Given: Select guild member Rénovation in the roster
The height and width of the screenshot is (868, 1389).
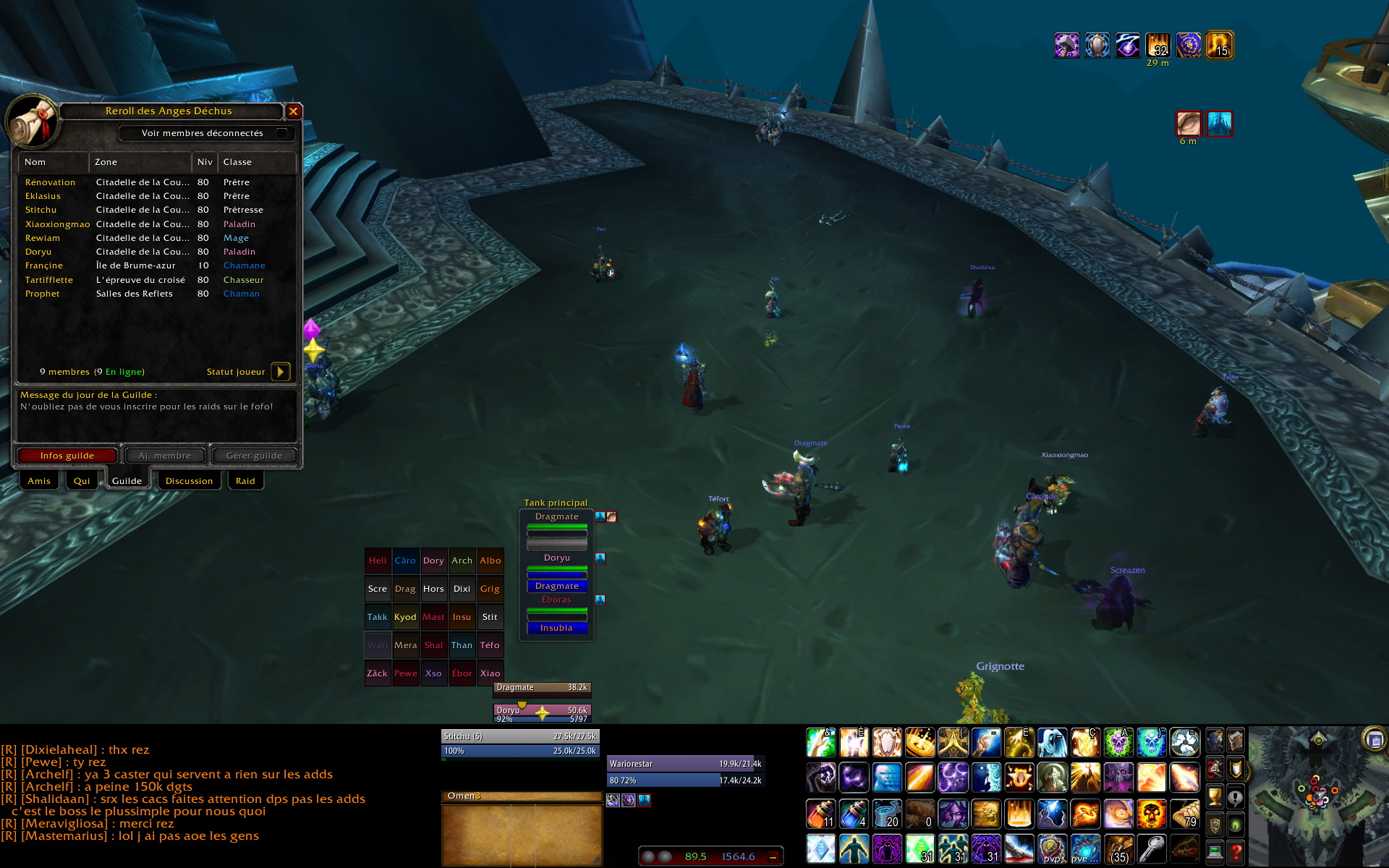Looking at the screenshot, I should coord(50,182).
